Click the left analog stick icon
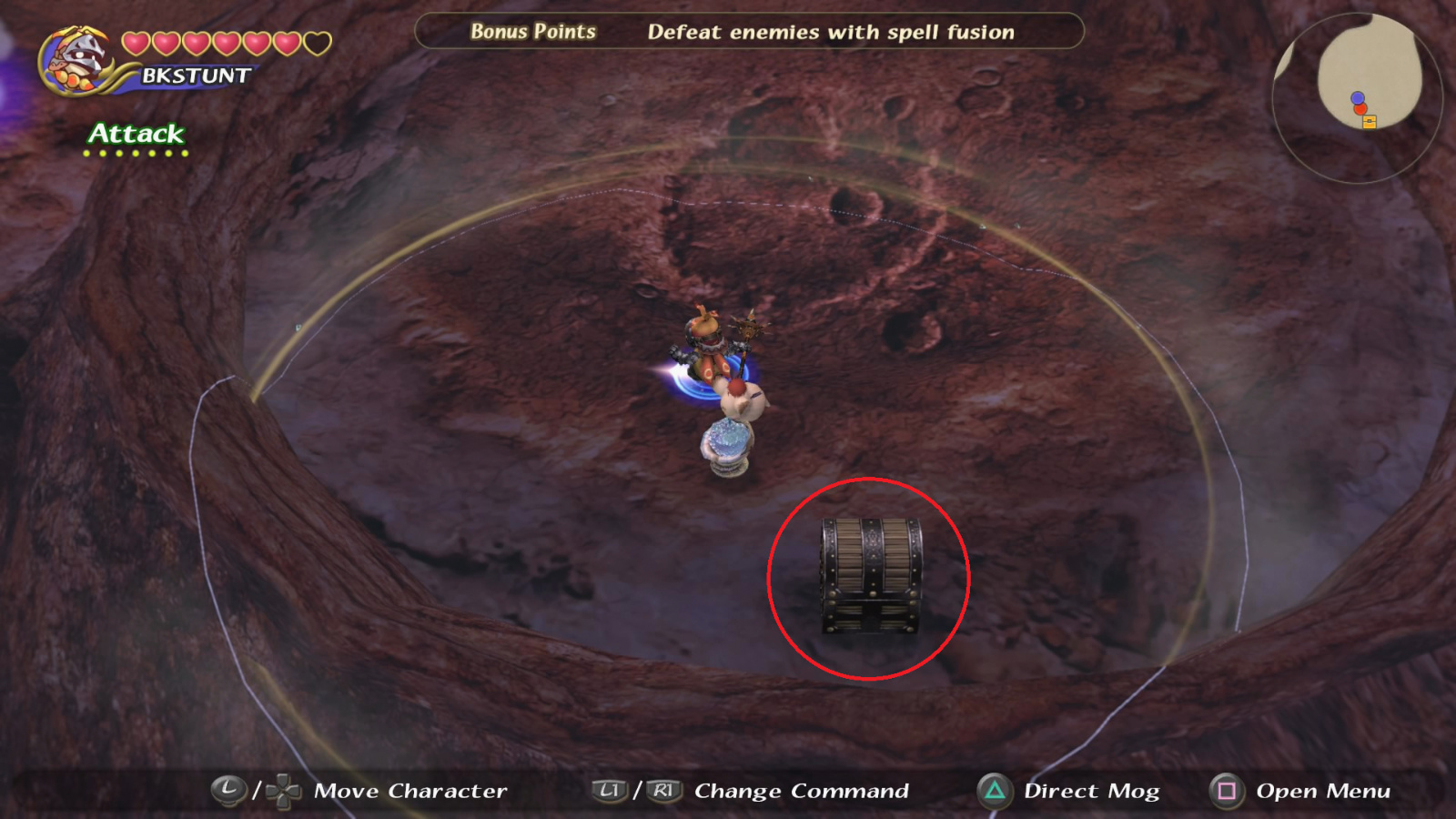1456x819 pixels. pos(229,790)
